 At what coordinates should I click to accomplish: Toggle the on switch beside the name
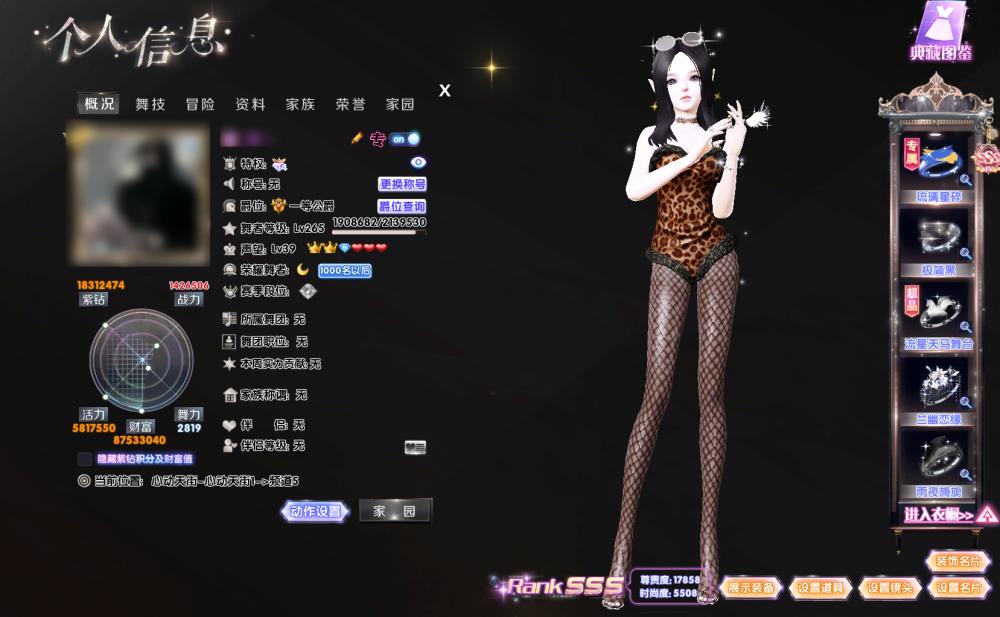(405, 139)
